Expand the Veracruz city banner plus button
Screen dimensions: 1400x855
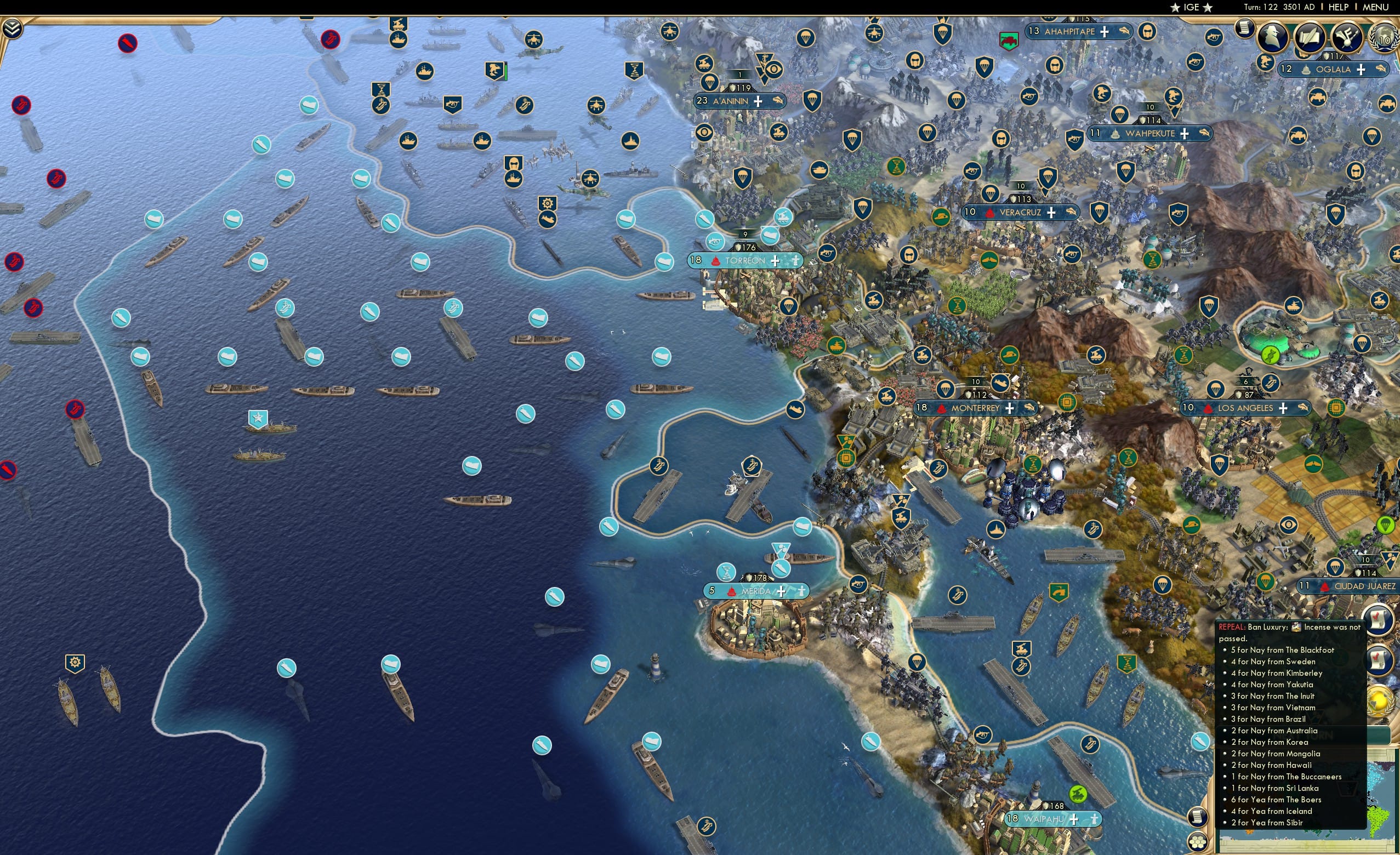pos(1052,213)
